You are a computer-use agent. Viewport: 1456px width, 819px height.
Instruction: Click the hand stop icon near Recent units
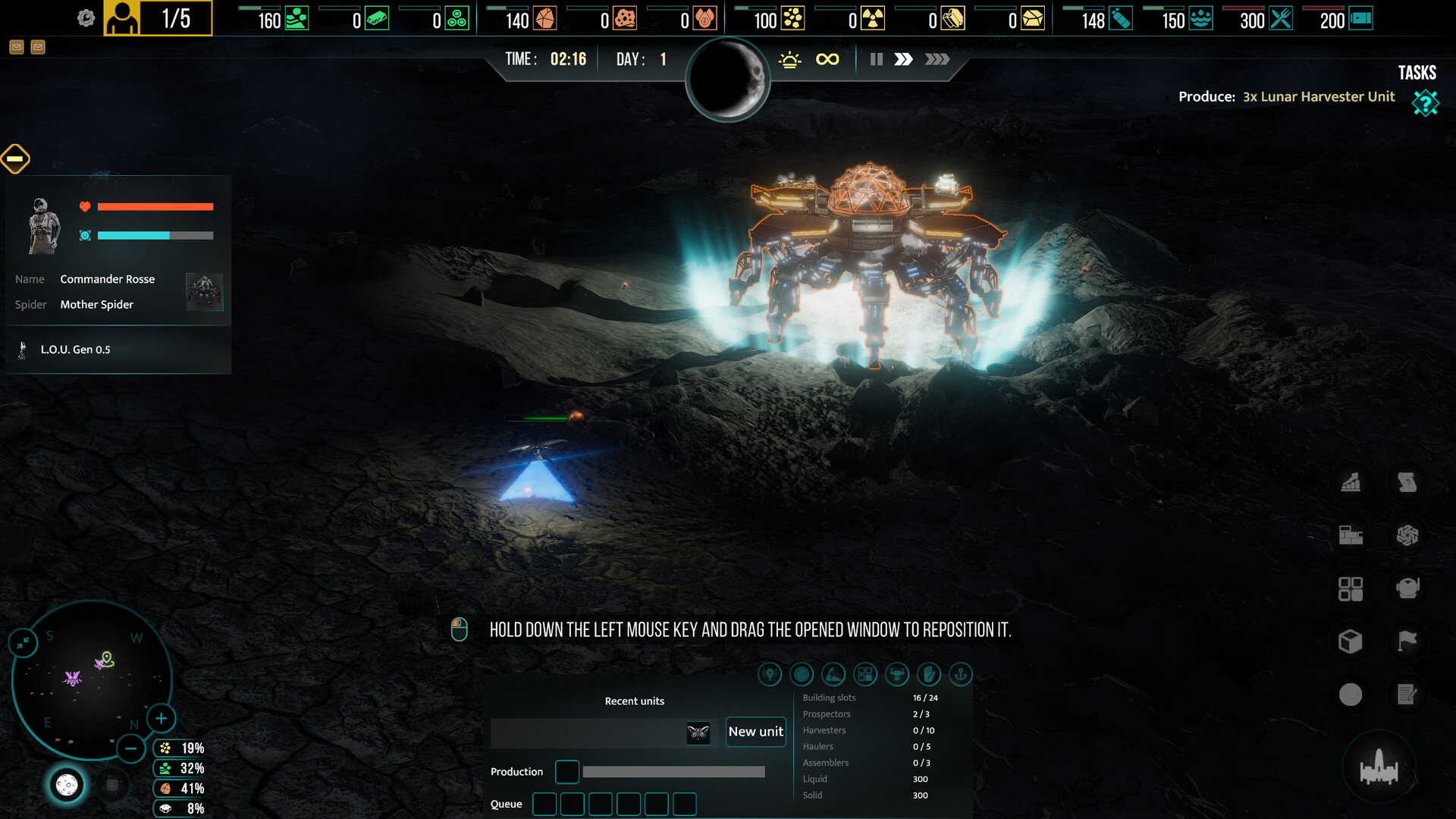click(929, 674)
